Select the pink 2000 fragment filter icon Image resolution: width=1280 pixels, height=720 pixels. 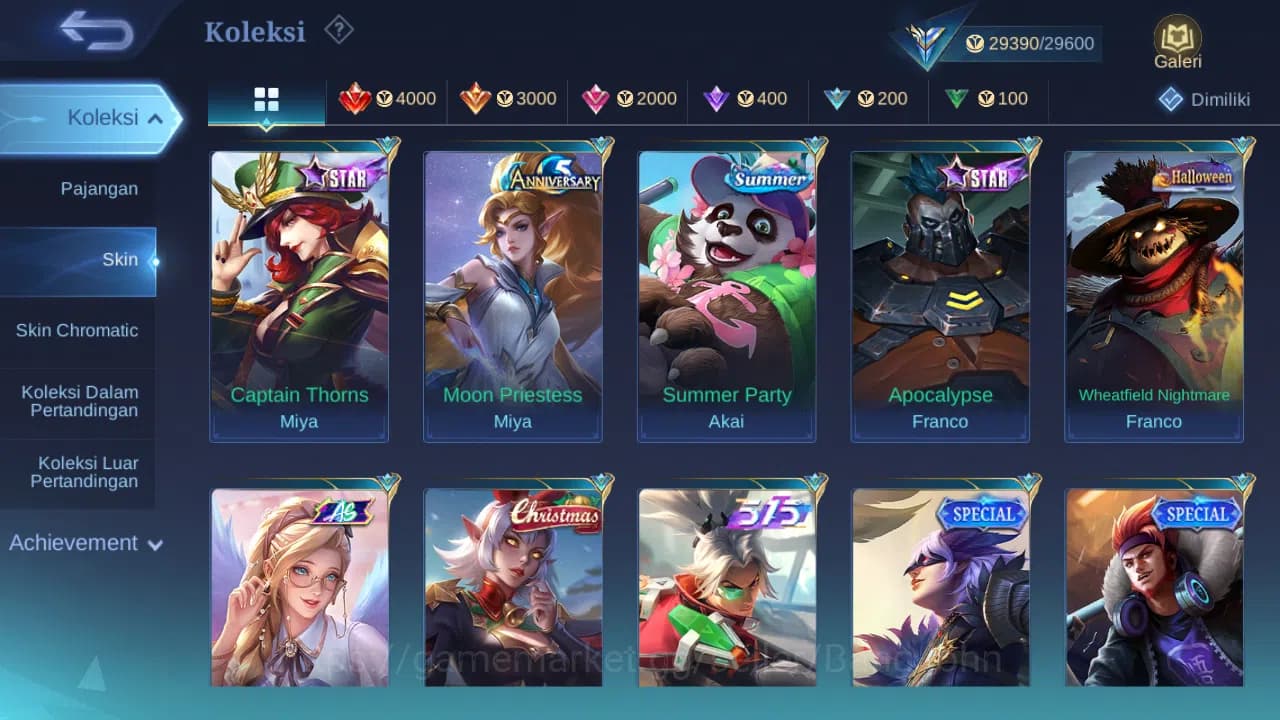click(x=598, y=99)
